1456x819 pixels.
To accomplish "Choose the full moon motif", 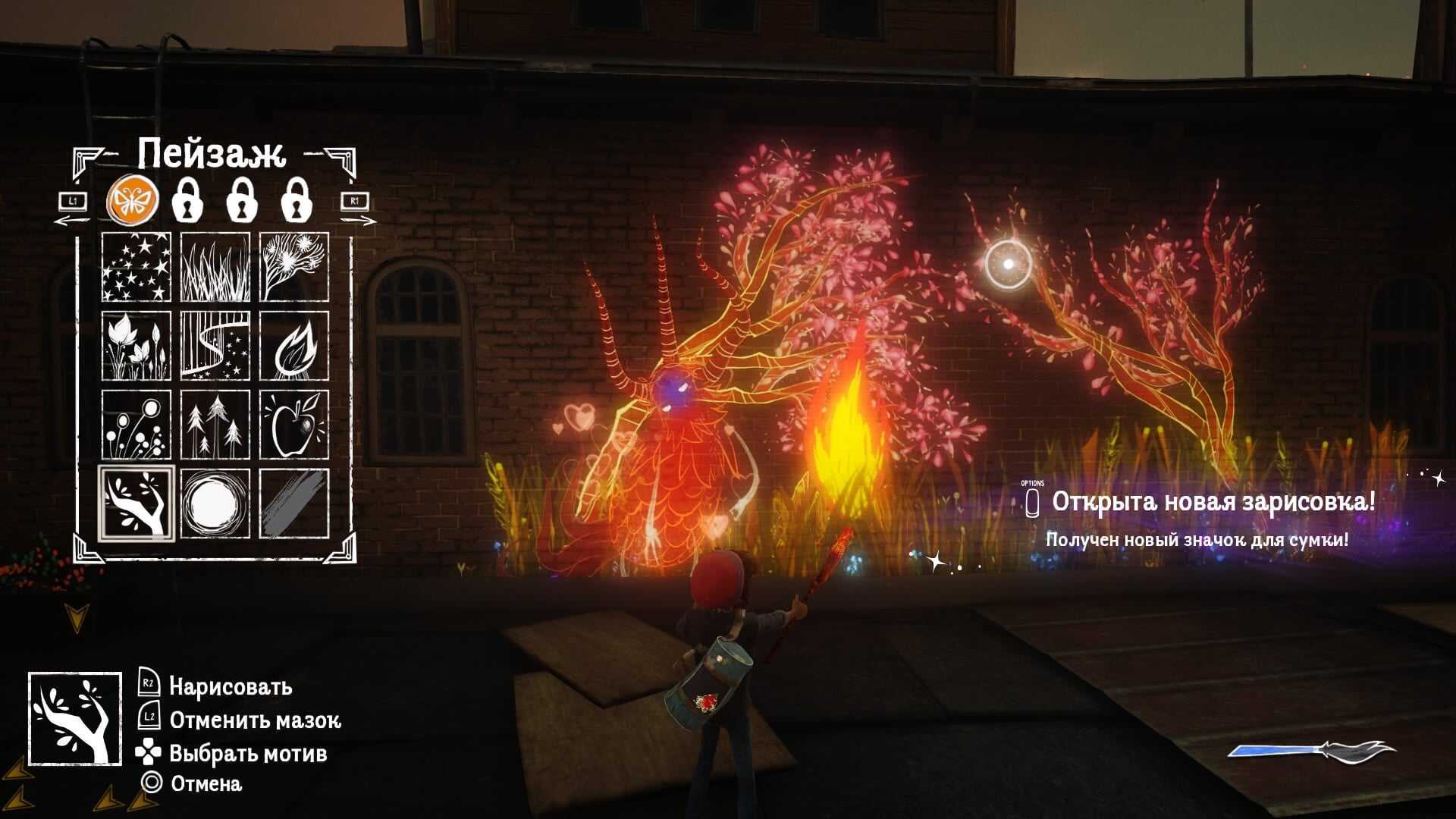I will [215, 504].
